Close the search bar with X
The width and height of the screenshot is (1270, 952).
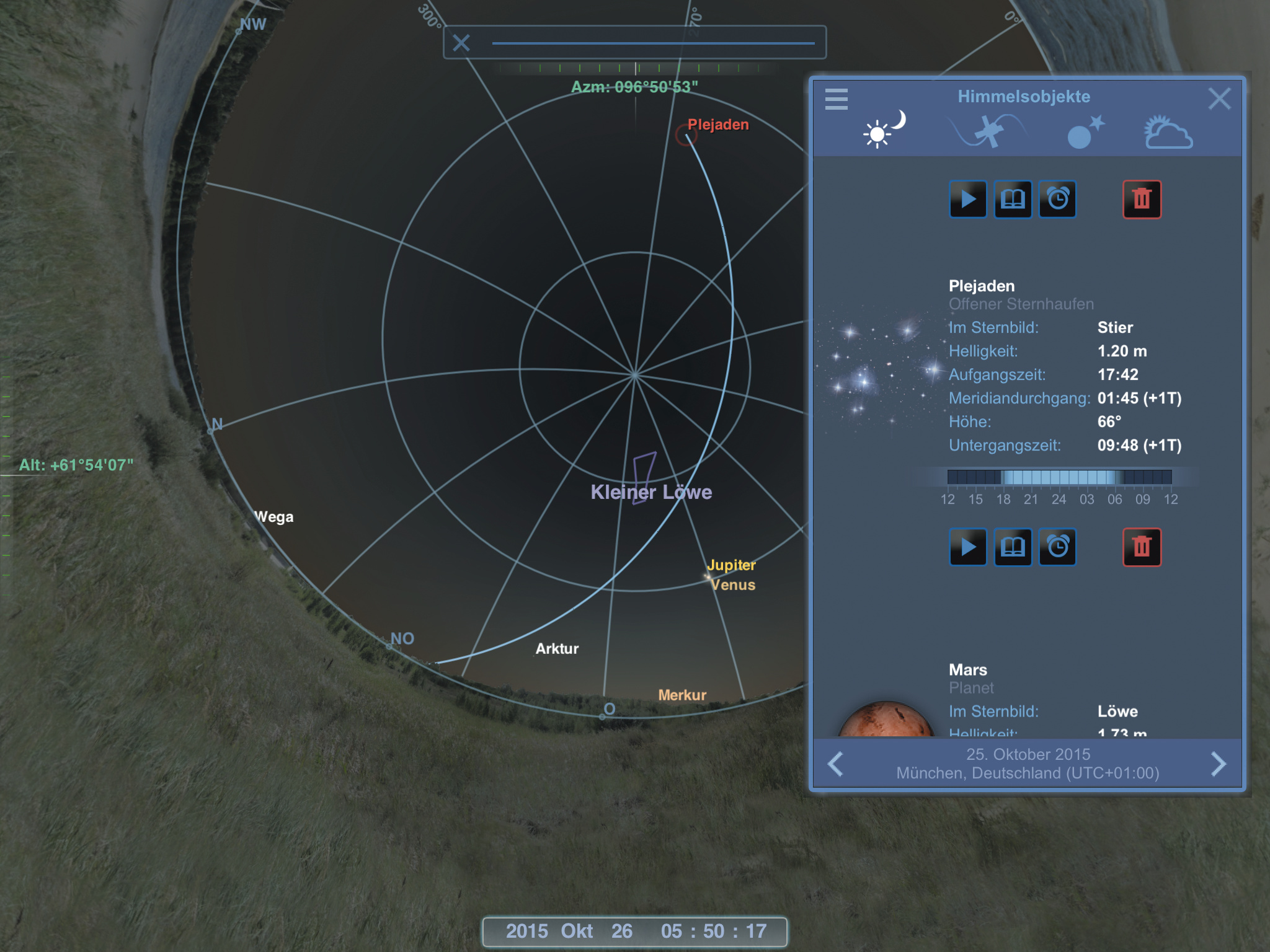pos(461,43)
